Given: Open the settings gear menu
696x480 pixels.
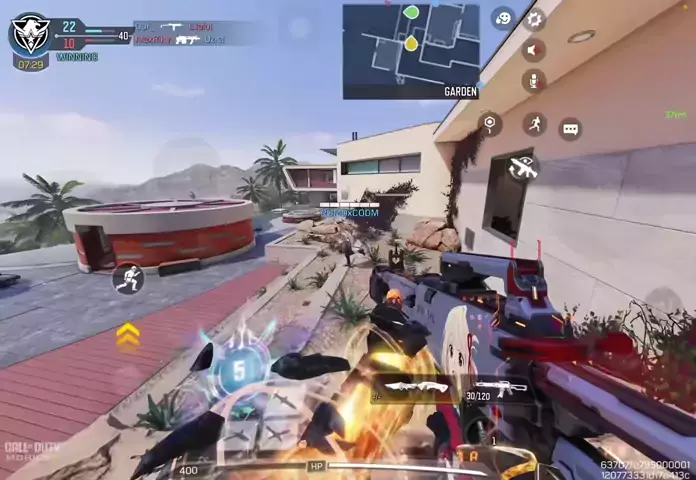Looking at the screenshot, I should pyautogui.click(x=535, y=19).
